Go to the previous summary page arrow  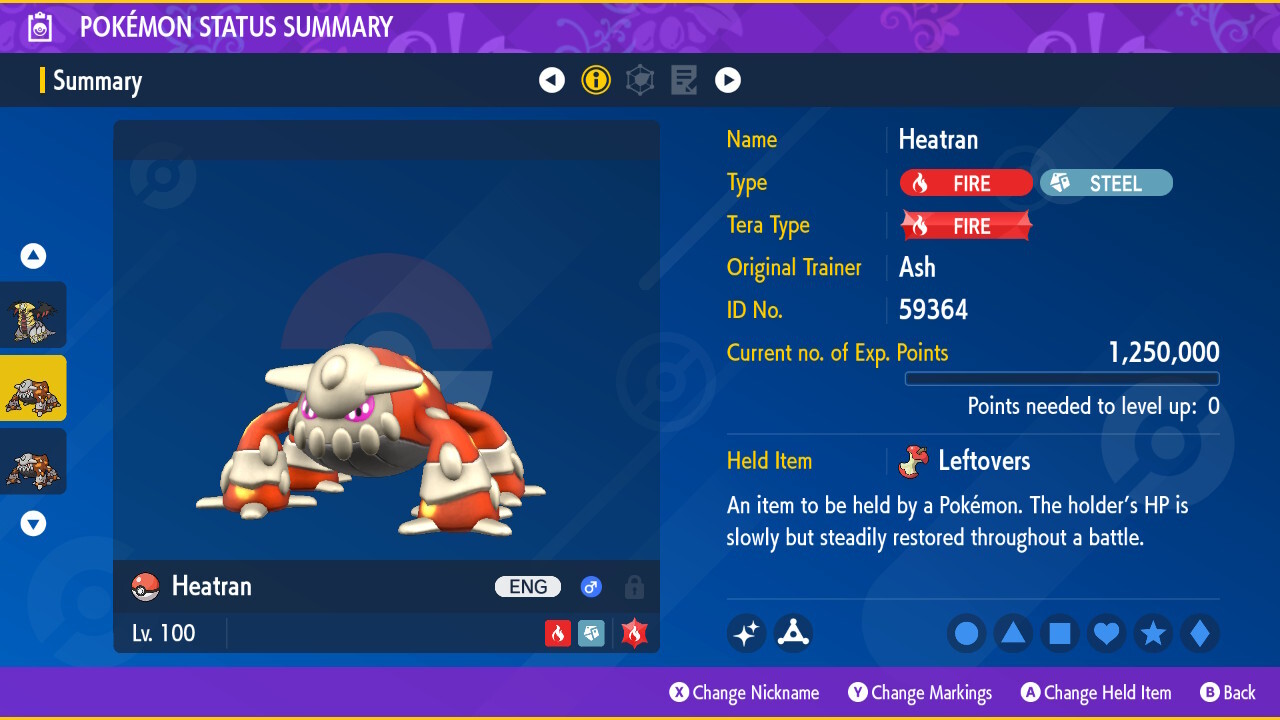click(x=552, y=80)
